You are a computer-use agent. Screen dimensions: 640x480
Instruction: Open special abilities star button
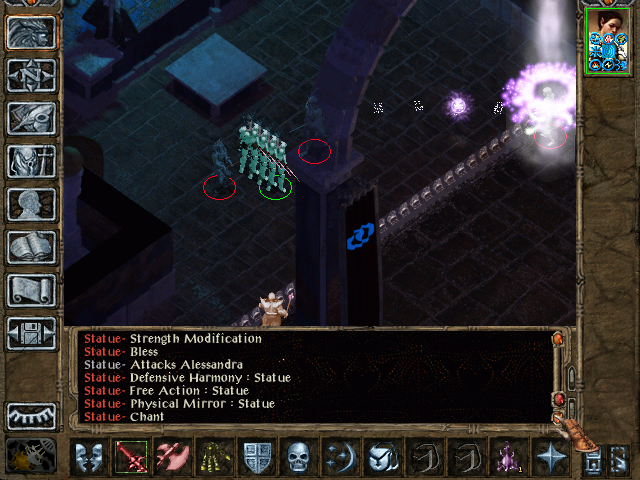tap(549, 458)
